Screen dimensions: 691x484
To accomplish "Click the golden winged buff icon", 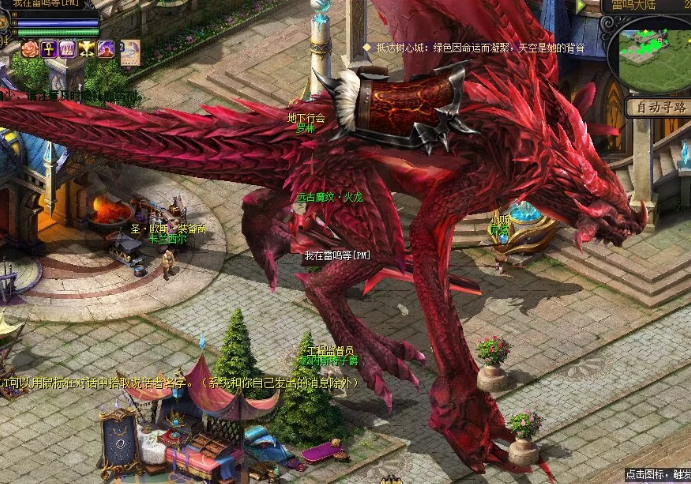I will pyautogui.click(x=86, y=48).
